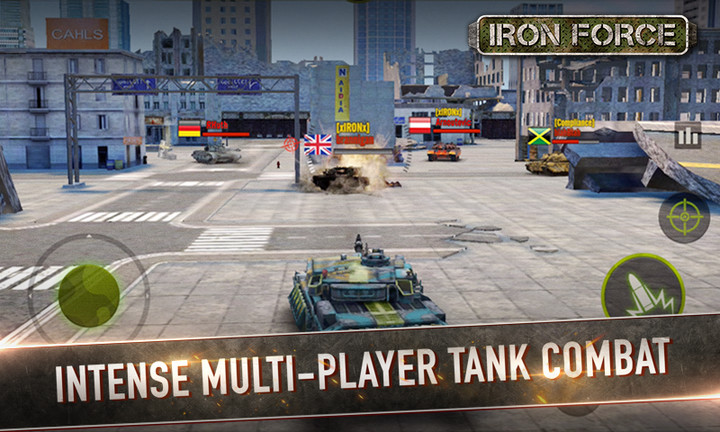Activate the green crosshair aim button
This screenshot has width=720, height=432.
[684, 217]
